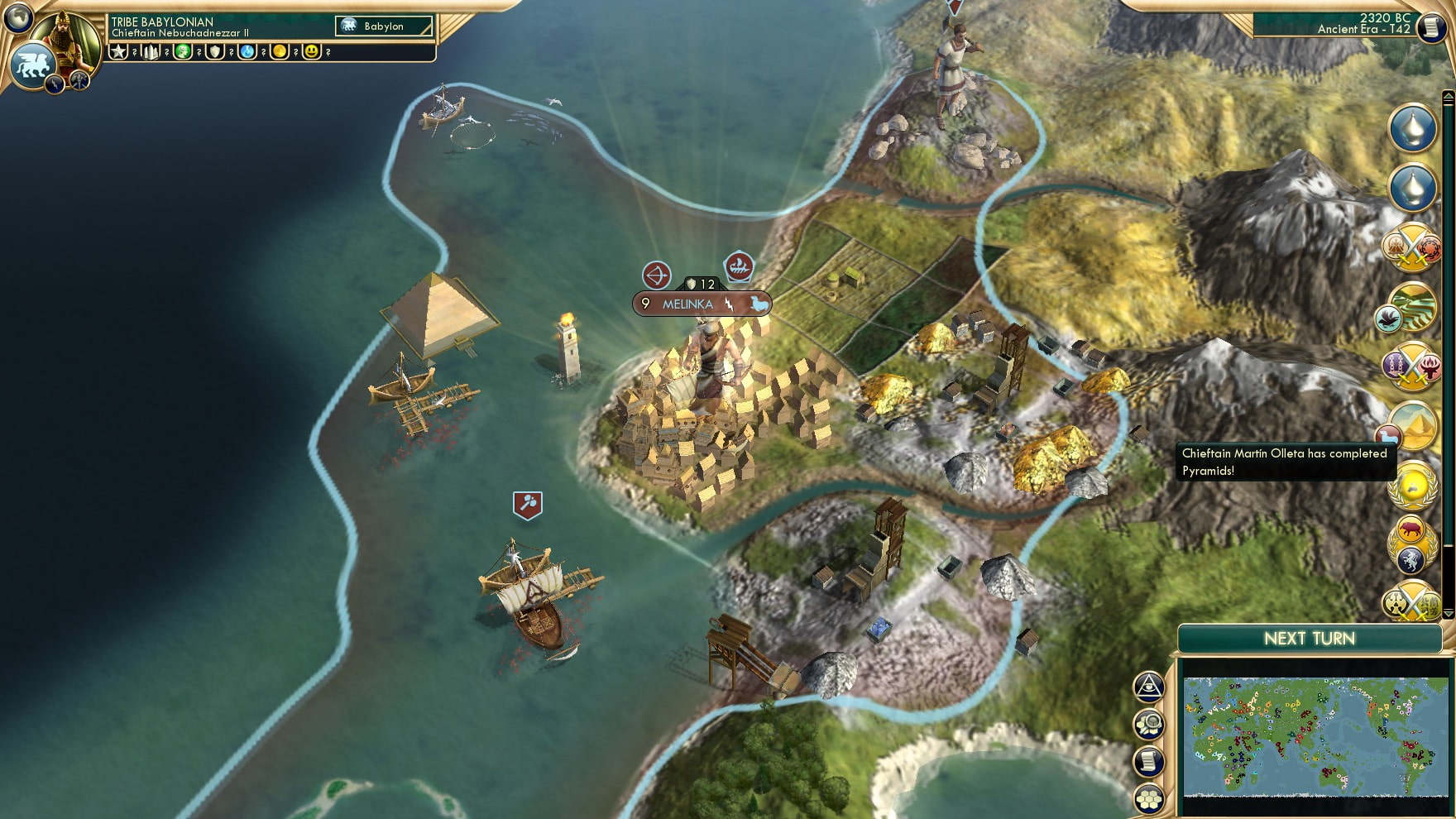Toggle the strategic view eye icon
Viewport: 1456px width, 819px height.
[1148, 688]
